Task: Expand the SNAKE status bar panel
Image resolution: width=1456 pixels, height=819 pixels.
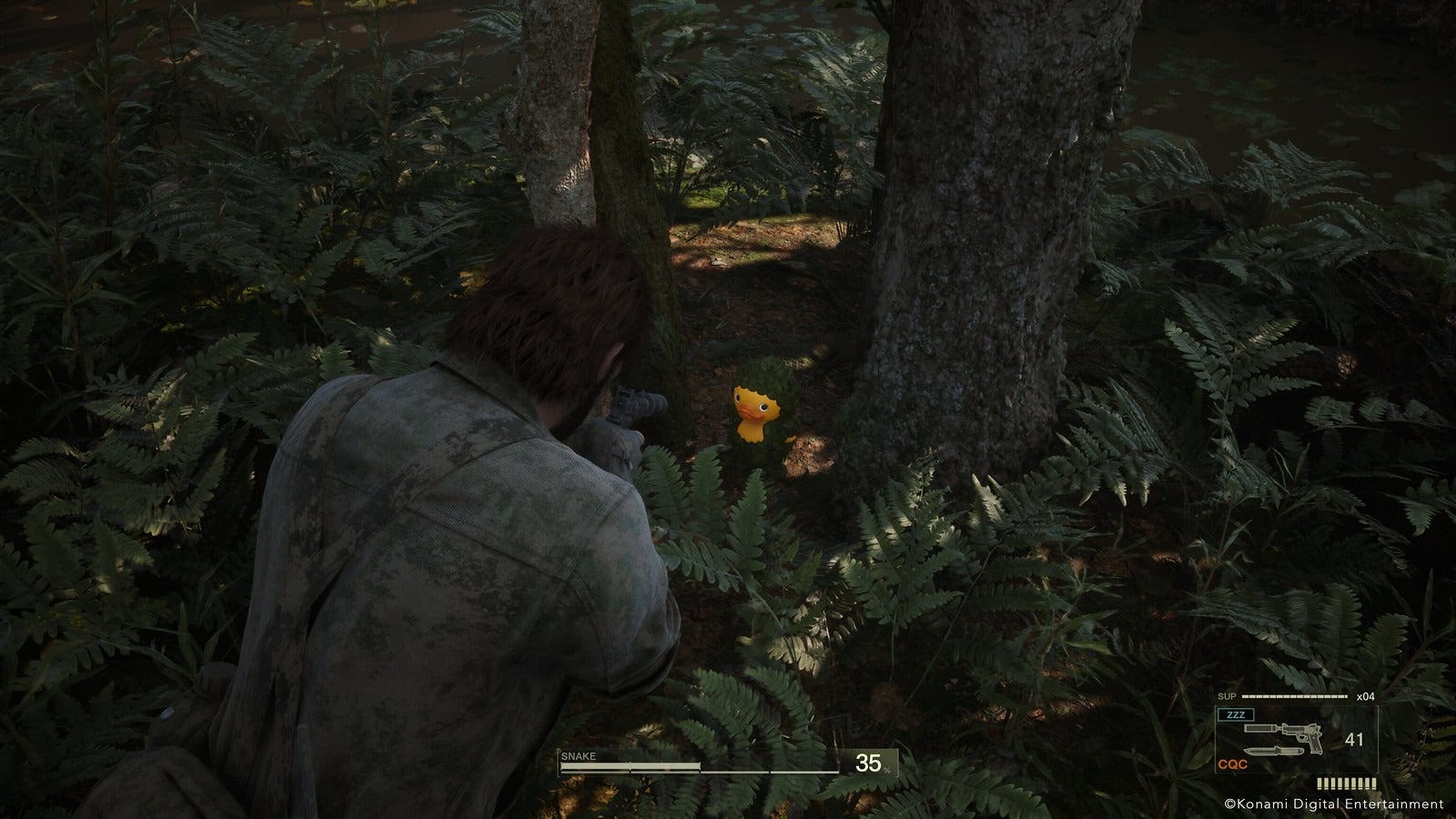Action: [728, 763]
